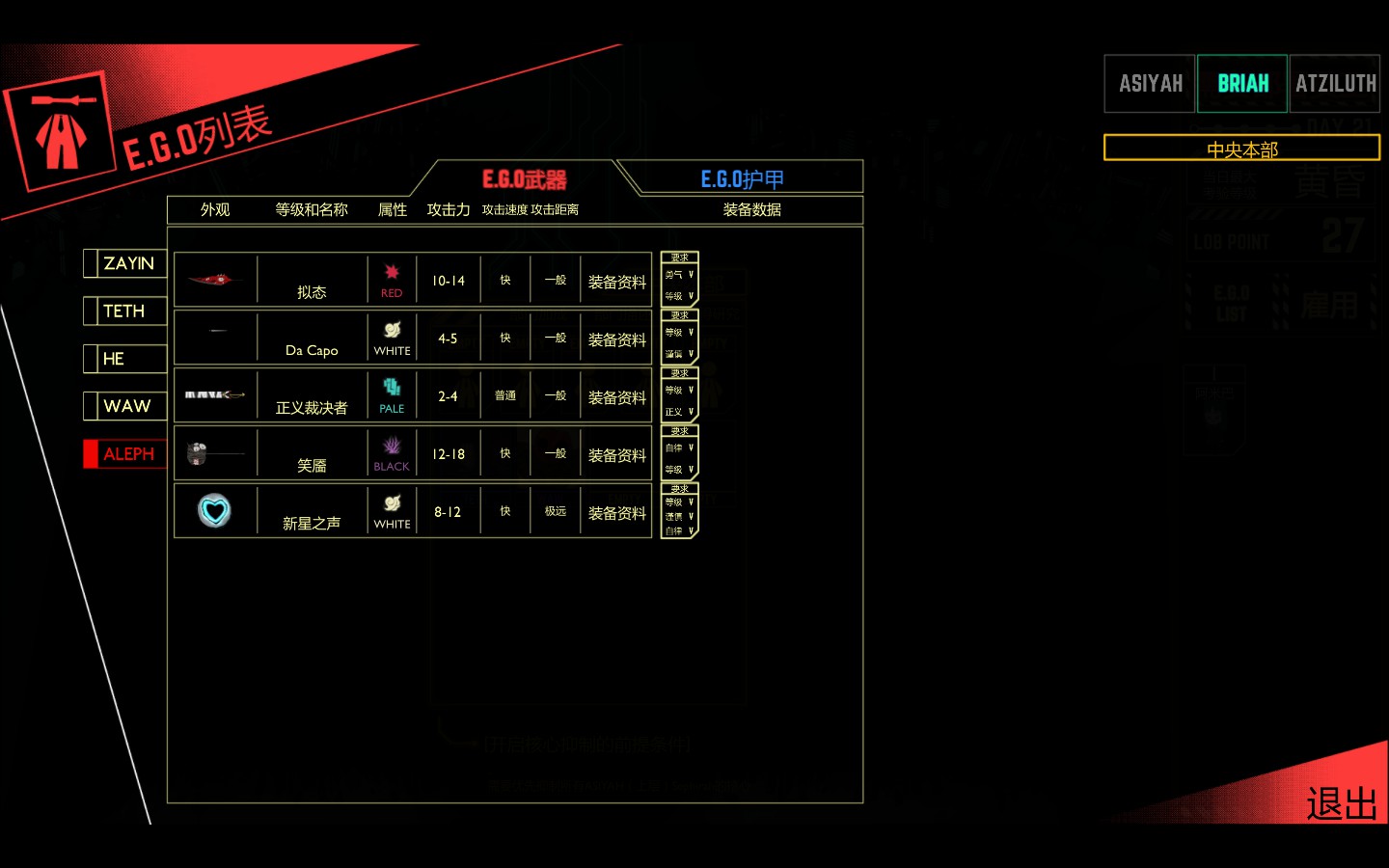Open the ASIYAH layer tab
The image size is (1389, 868).
point(1150,84)
